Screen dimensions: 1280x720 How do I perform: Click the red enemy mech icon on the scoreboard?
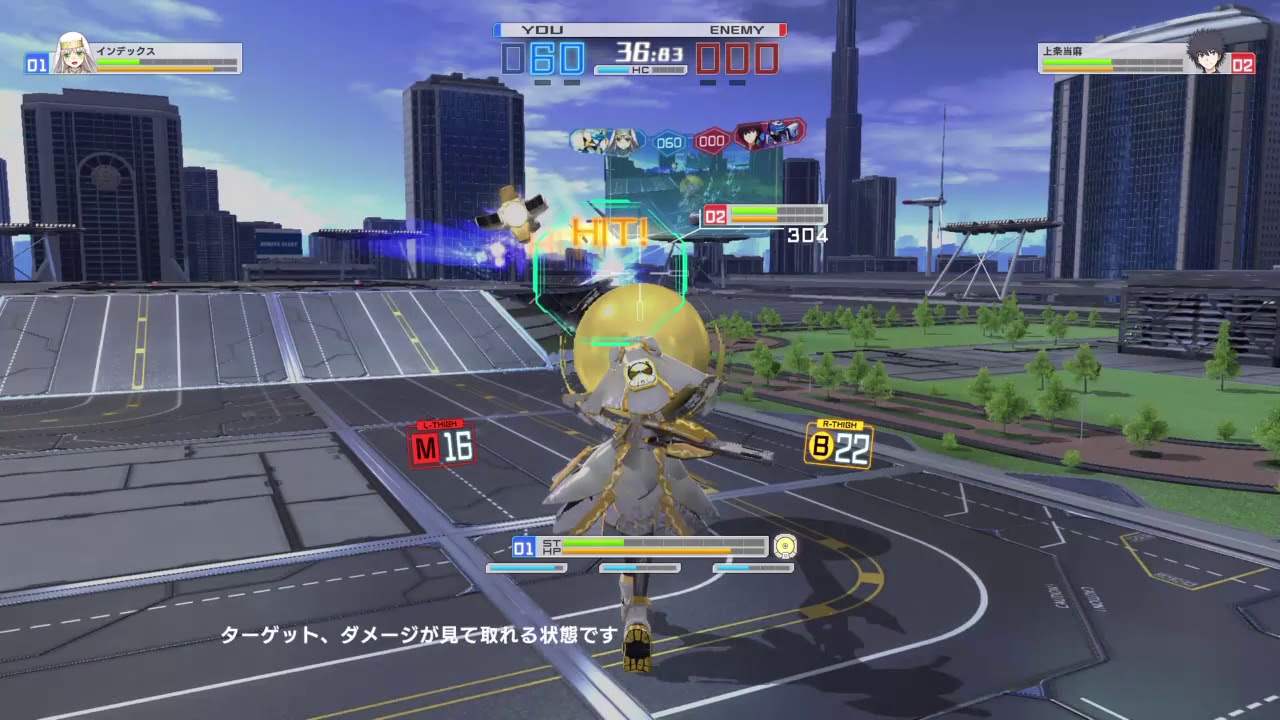click(776, 132)
